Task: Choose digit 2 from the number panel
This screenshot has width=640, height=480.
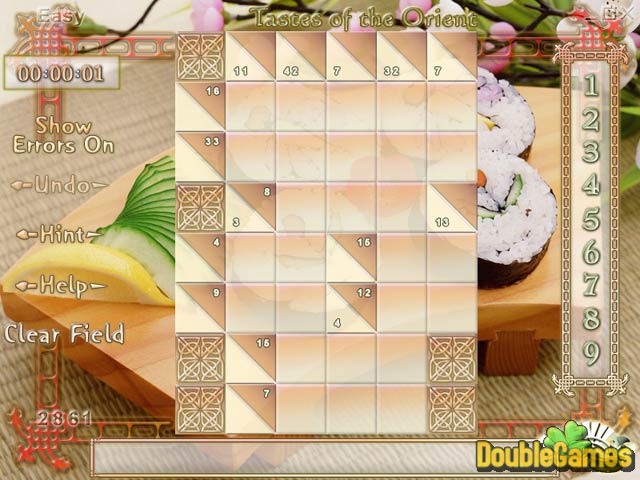Action: click(591, 119)
